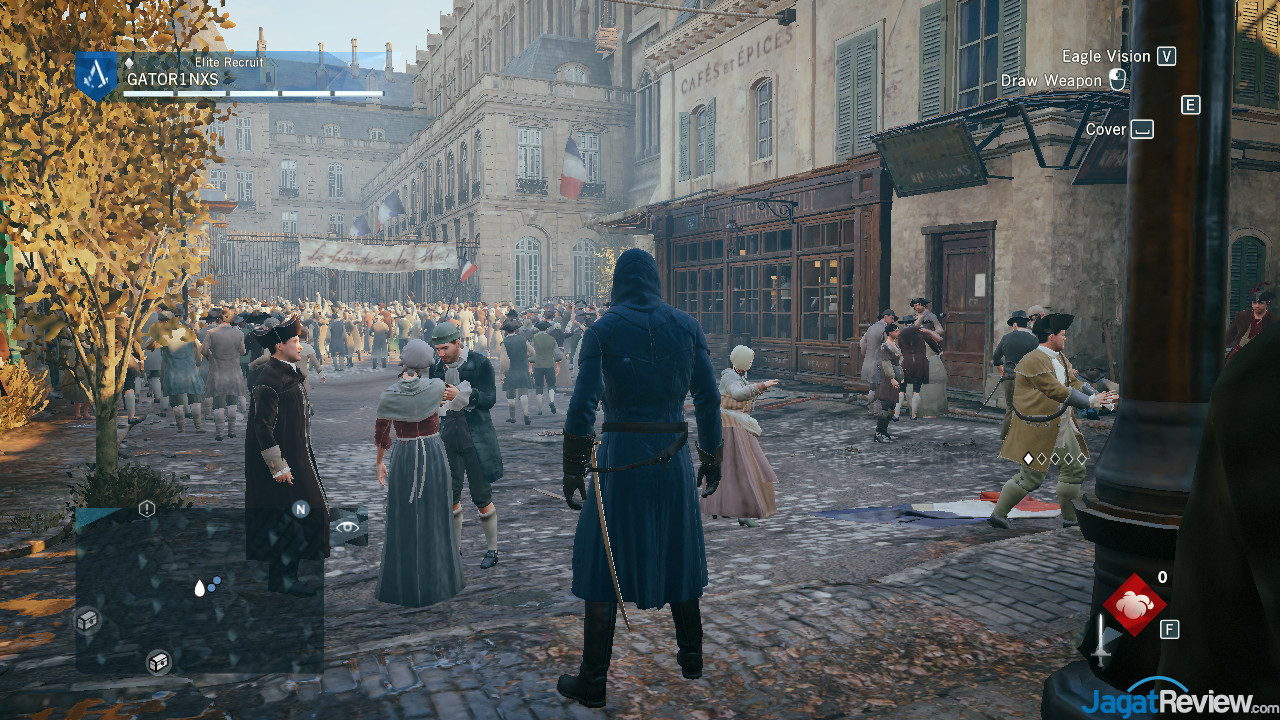The image size is (1280, 720).
Task: Click the North compass indicator
Action: [x=300, y=509]
